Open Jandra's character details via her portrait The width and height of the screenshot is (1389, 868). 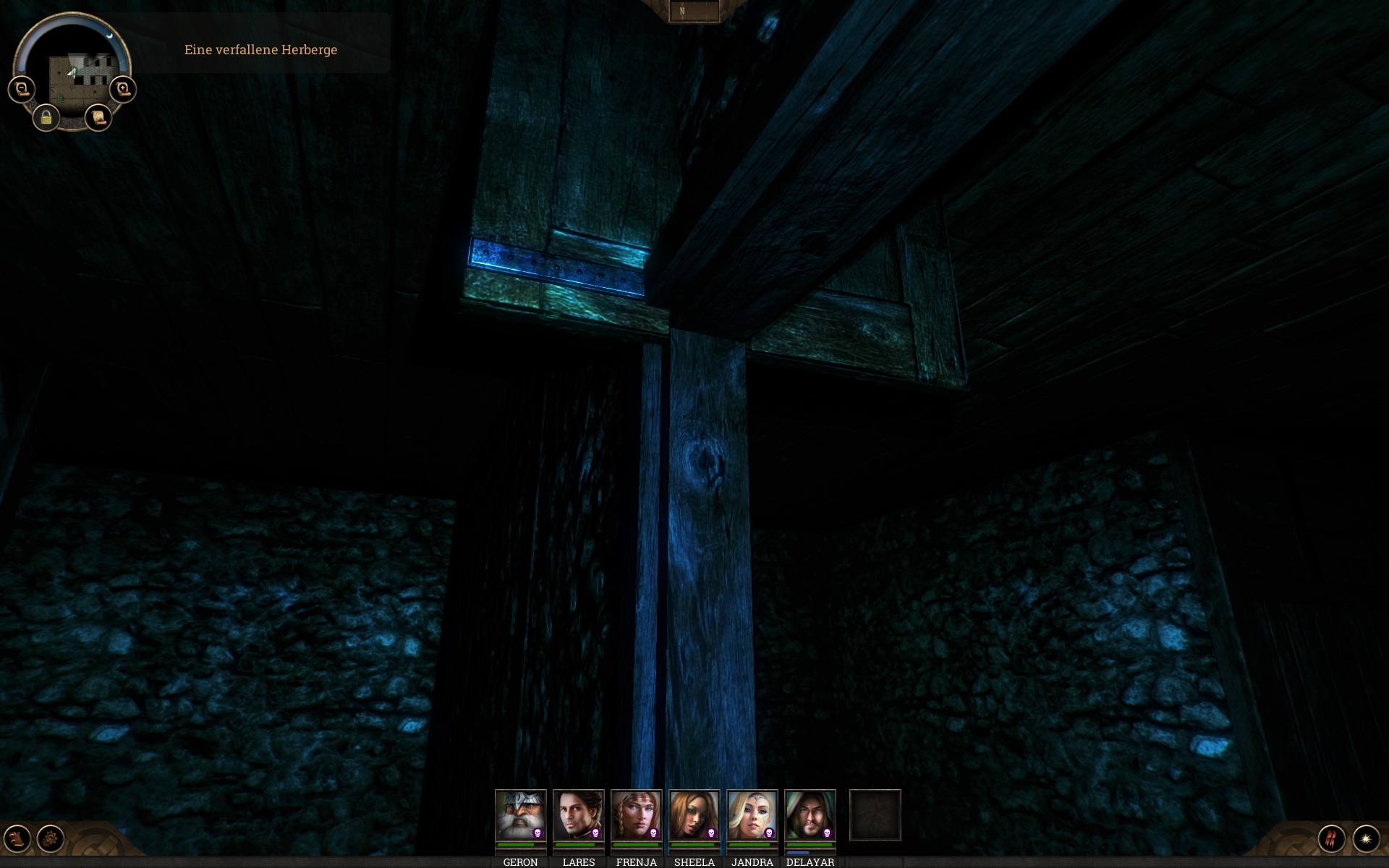tap(752, 814)
